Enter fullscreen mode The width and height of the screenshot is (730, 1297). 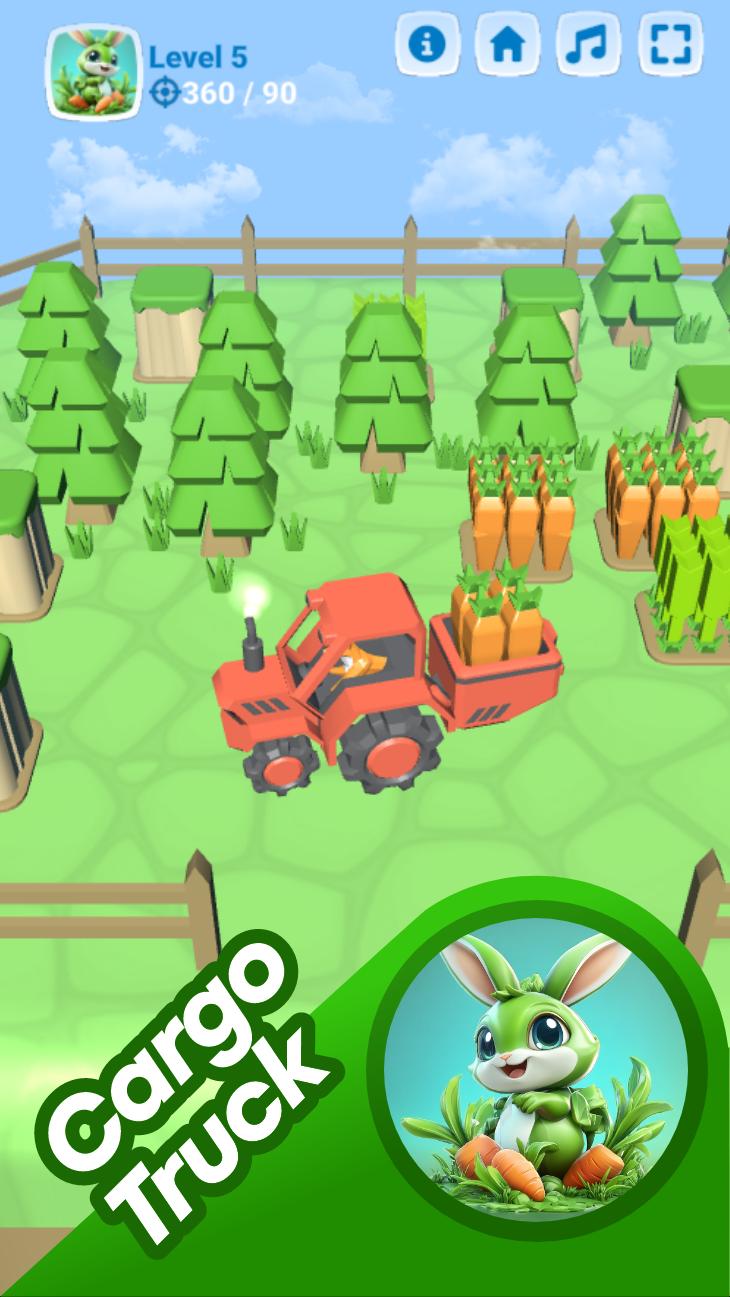coord(669,44)
